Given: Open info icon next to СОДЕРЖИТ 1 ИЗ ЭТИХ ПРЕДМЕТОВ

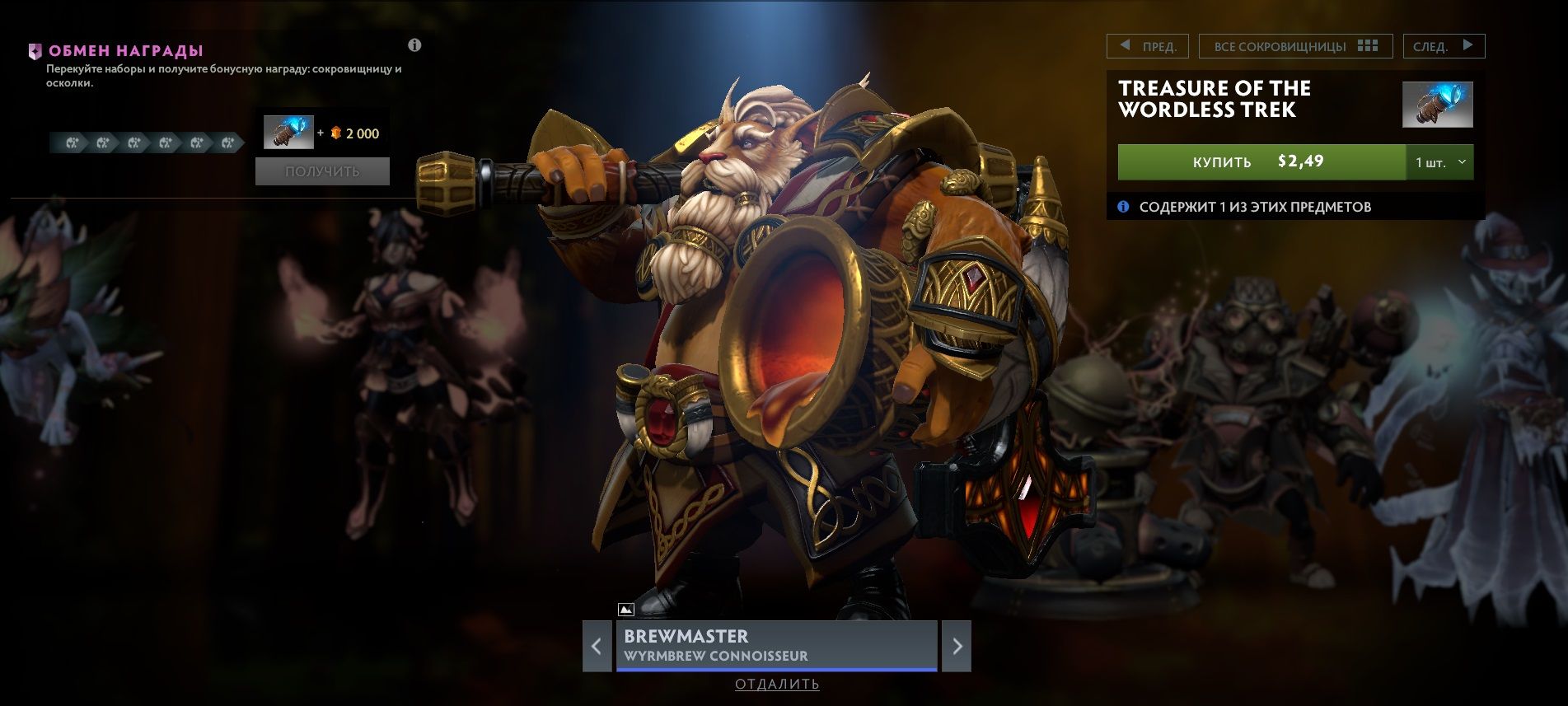Looking at the screenshot, I should click(1122, 207).
